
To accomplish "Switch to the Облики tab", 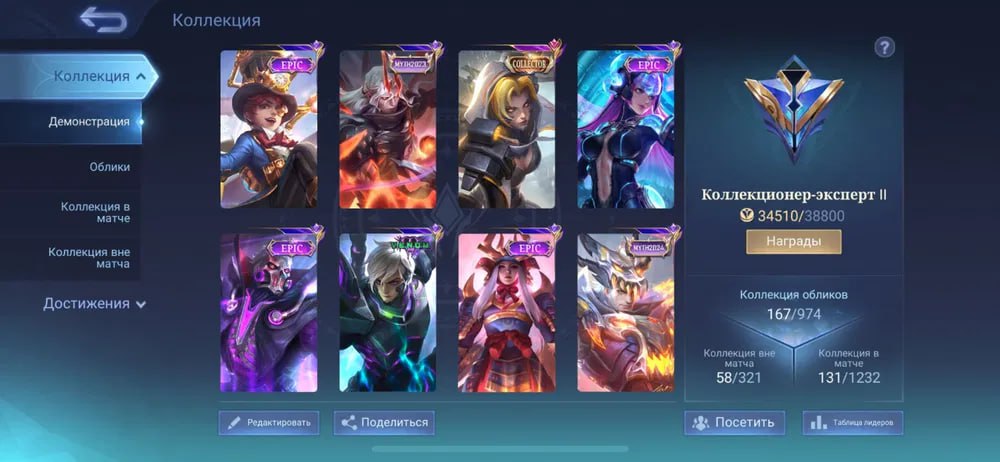I will click(x=109, y=167).
